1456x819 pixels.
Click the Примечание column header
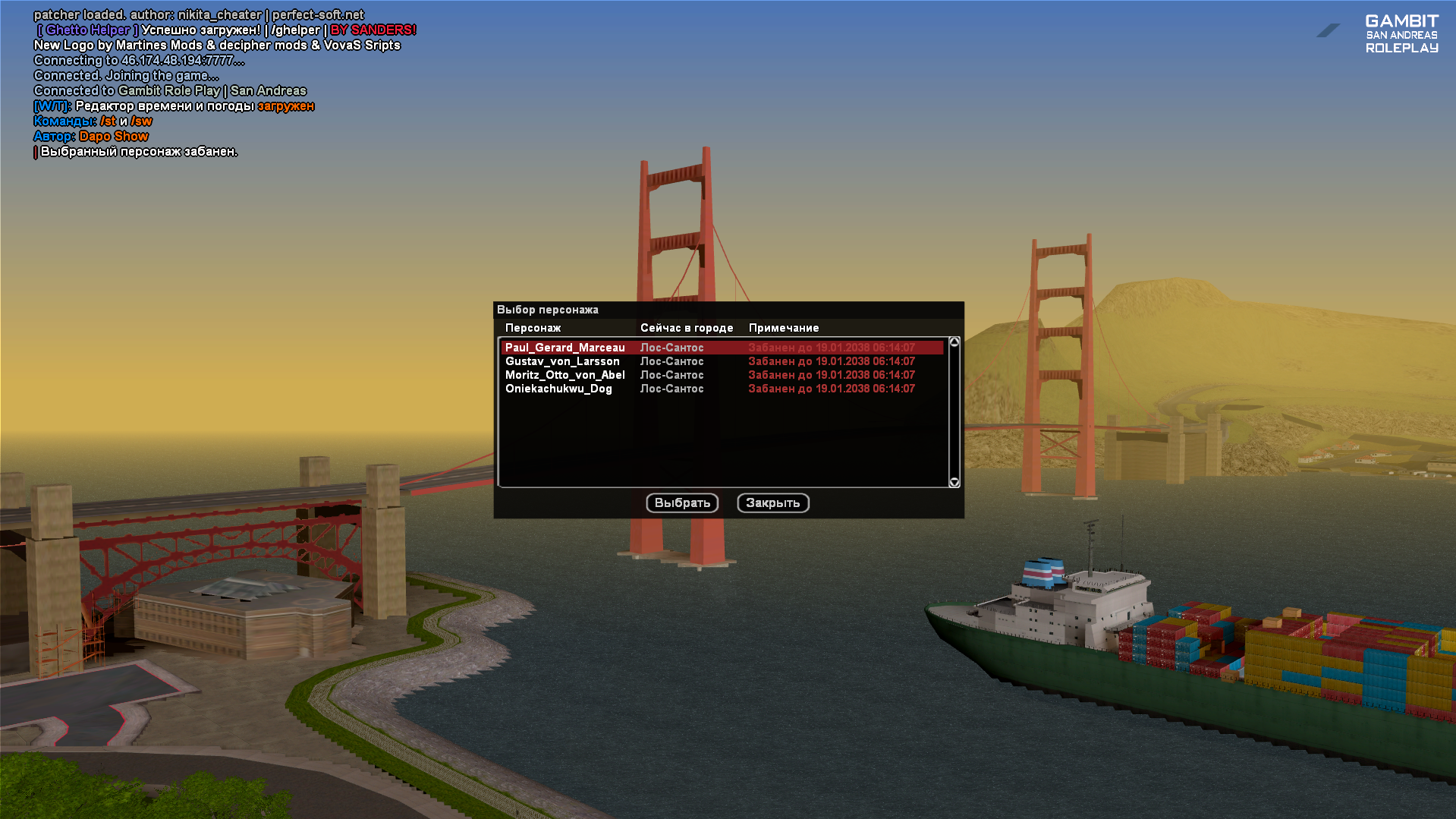[784, 328]
